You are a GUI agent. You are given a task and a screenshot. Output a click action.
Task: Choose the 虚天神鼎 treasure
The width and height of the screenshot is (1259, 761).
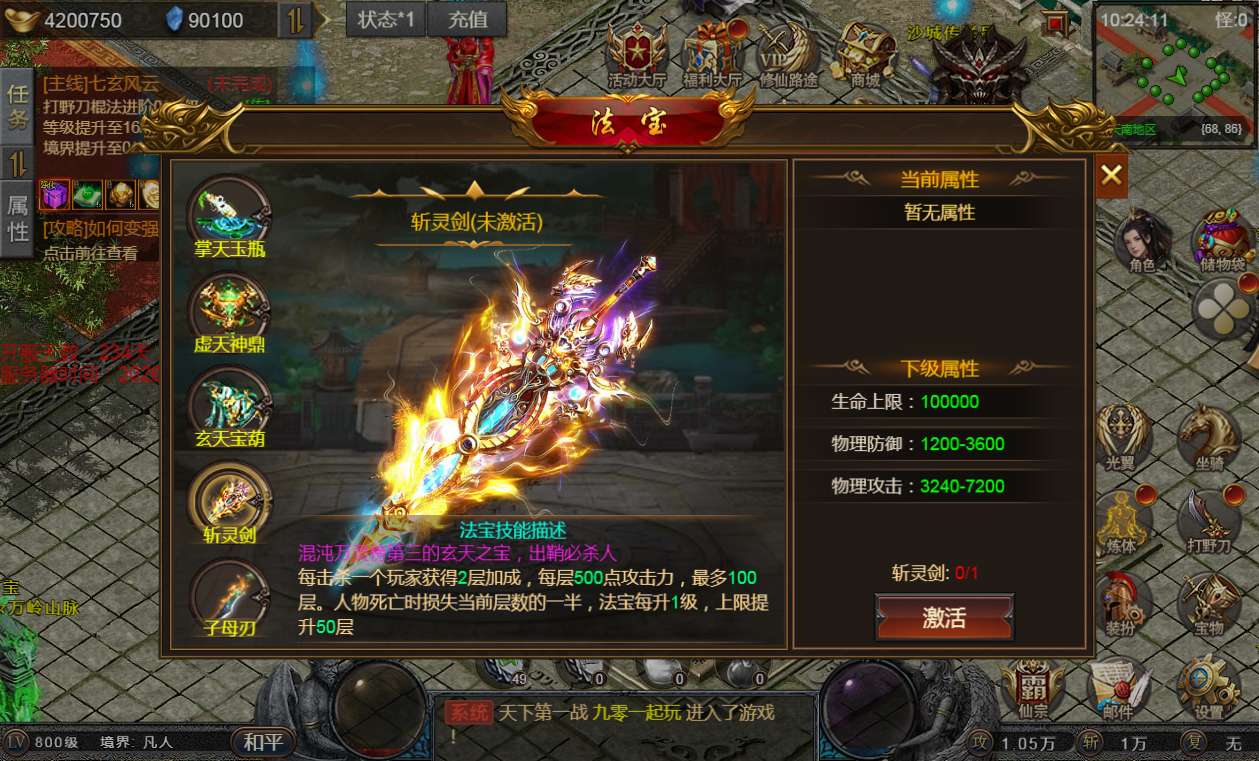click(229, 310)
